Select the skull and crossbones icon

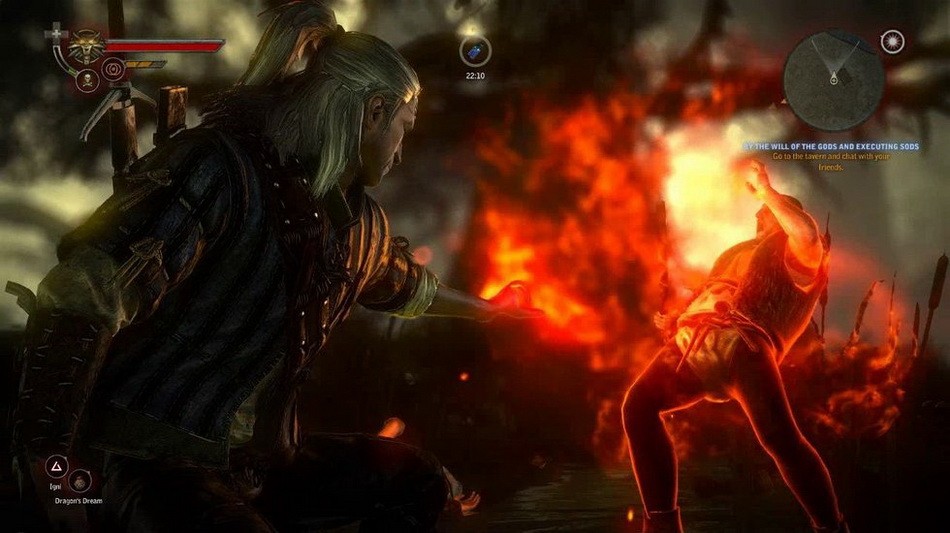pos(86,80)
